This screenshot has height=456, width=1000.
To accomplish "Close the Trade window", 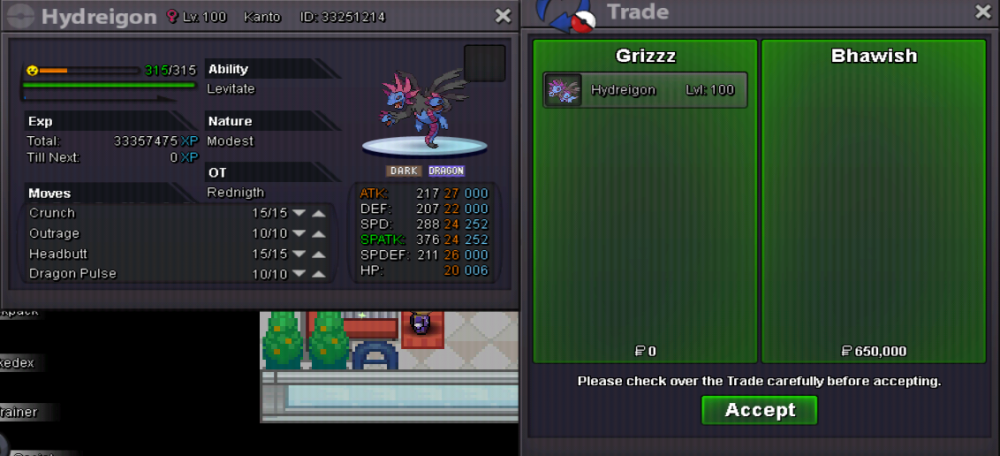I will pyautogui.click(x=982, y=12).
